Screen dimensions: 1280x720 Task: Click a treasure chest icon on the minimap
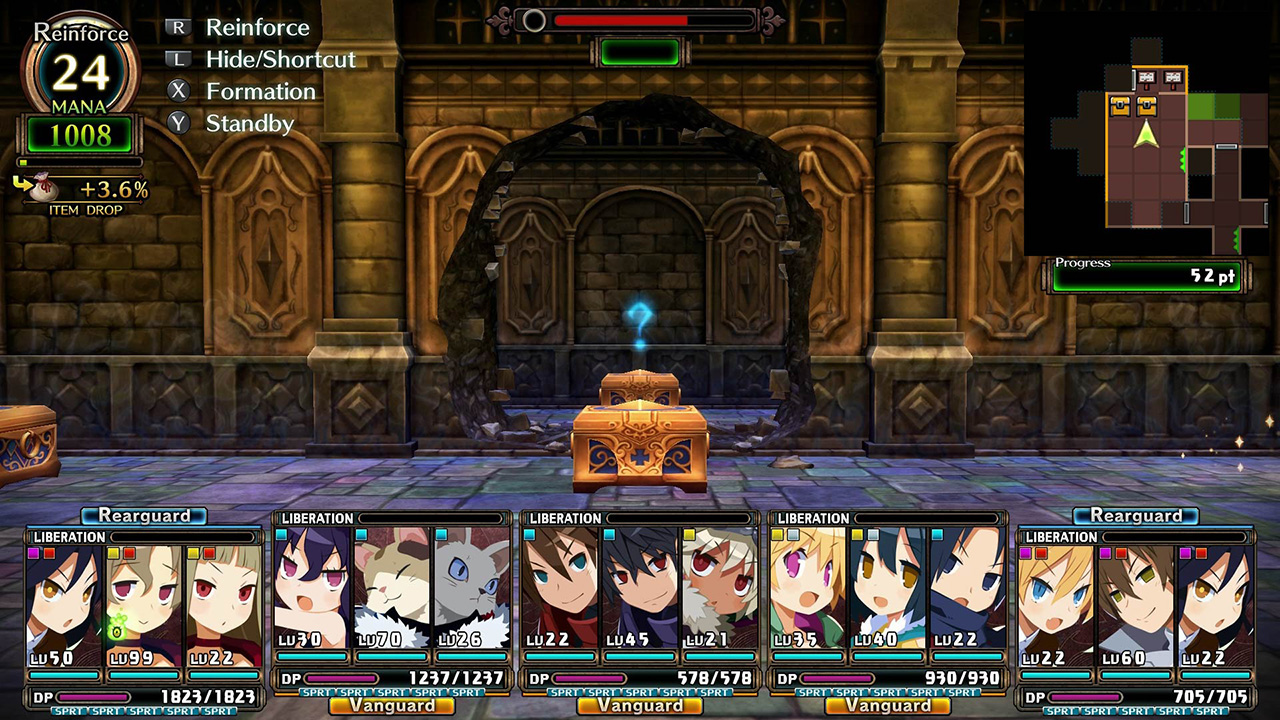click(1120, 106)
